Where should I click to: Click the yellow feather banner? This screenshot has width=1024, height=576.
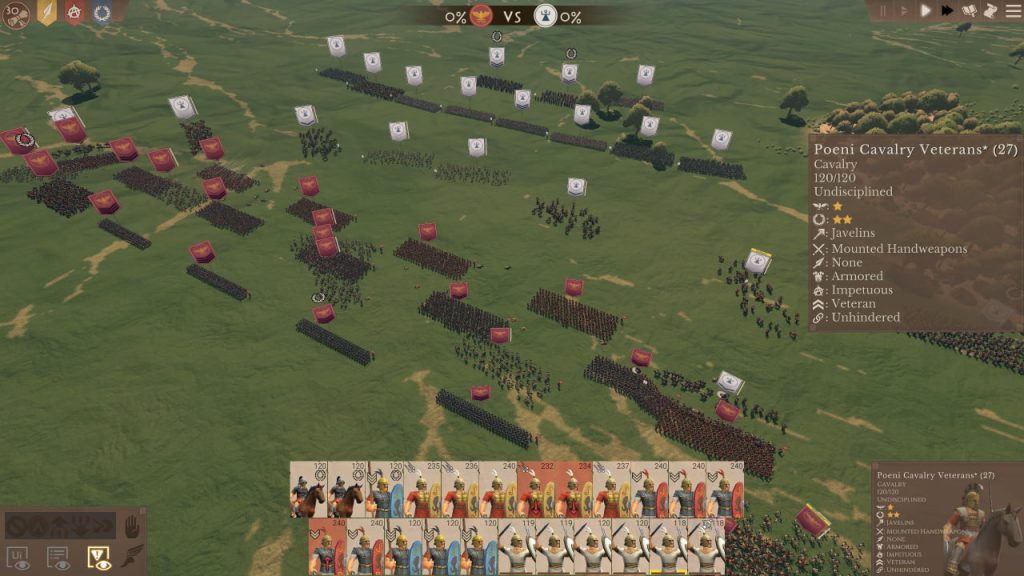click(46, 12)
